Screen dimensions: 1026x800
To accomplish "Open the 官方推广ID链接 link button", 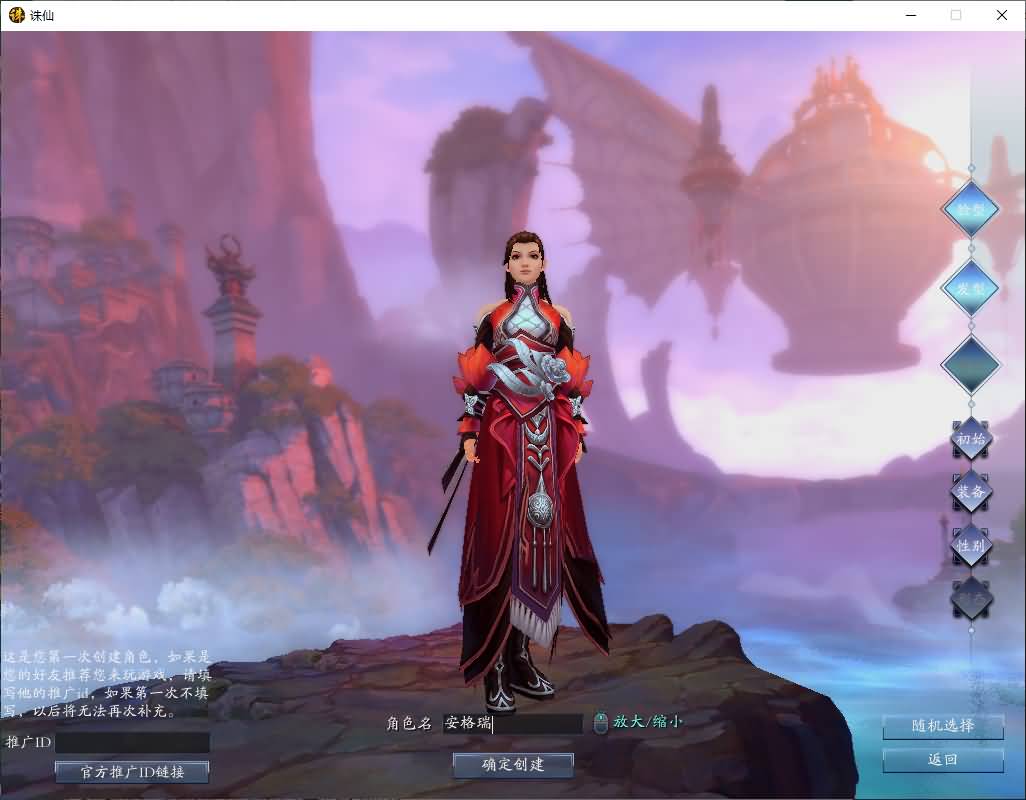I will coord(132,772).
